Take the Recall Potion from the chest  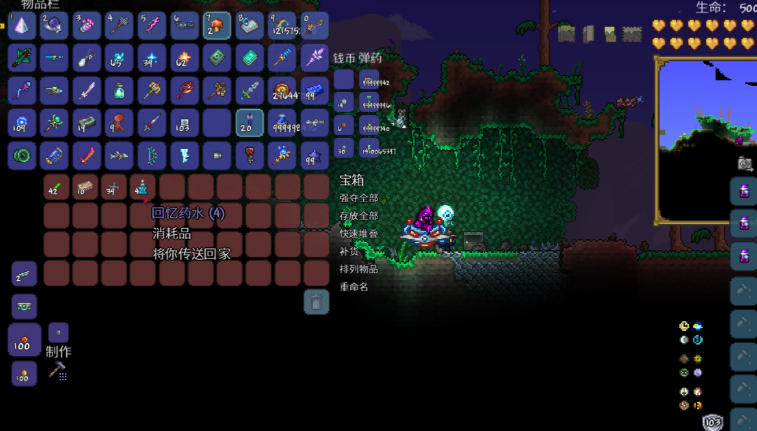(x=143, y=187)
